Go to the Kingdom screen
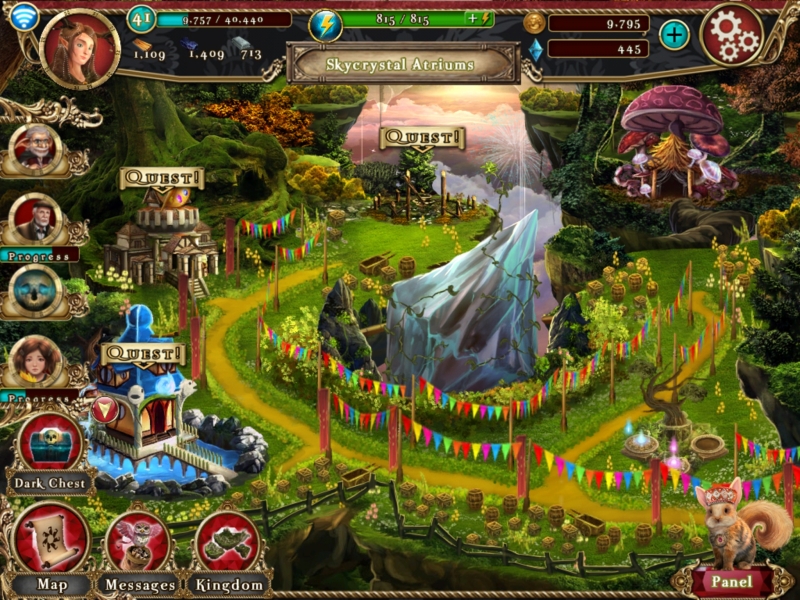The height and width of the screenshot is (600, 800). [228, 545]
